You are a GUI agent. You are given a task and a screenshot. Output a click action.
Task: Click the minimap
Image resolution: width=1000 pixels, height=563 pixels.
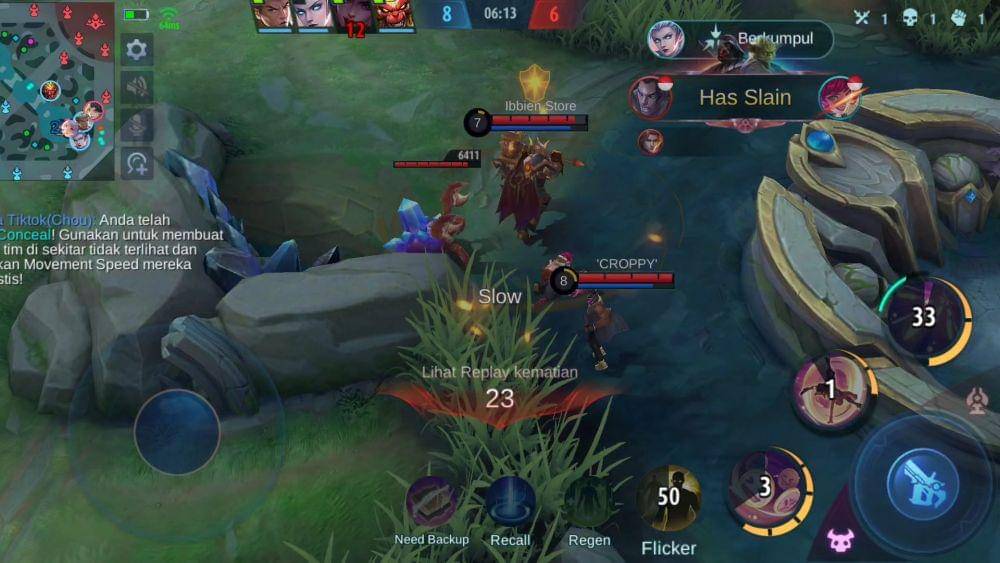[57, 90]
